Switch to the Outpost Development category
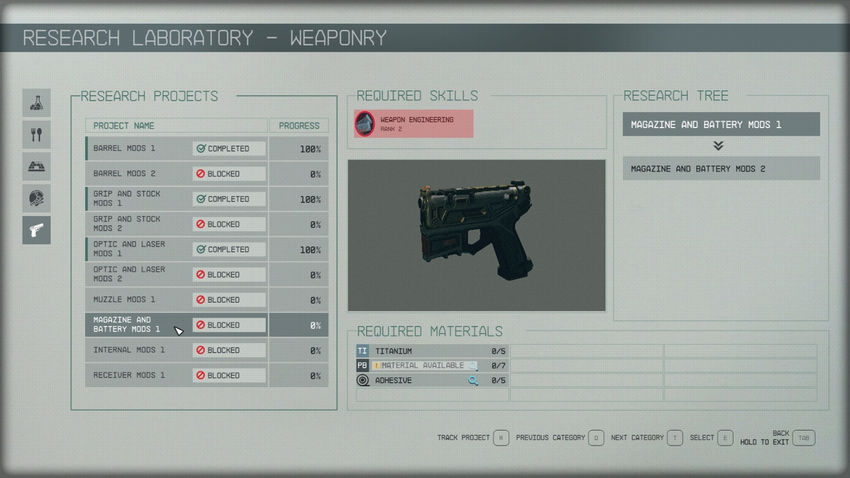The width and height of the screenshot is (850, 478). [x=37, y=166]
